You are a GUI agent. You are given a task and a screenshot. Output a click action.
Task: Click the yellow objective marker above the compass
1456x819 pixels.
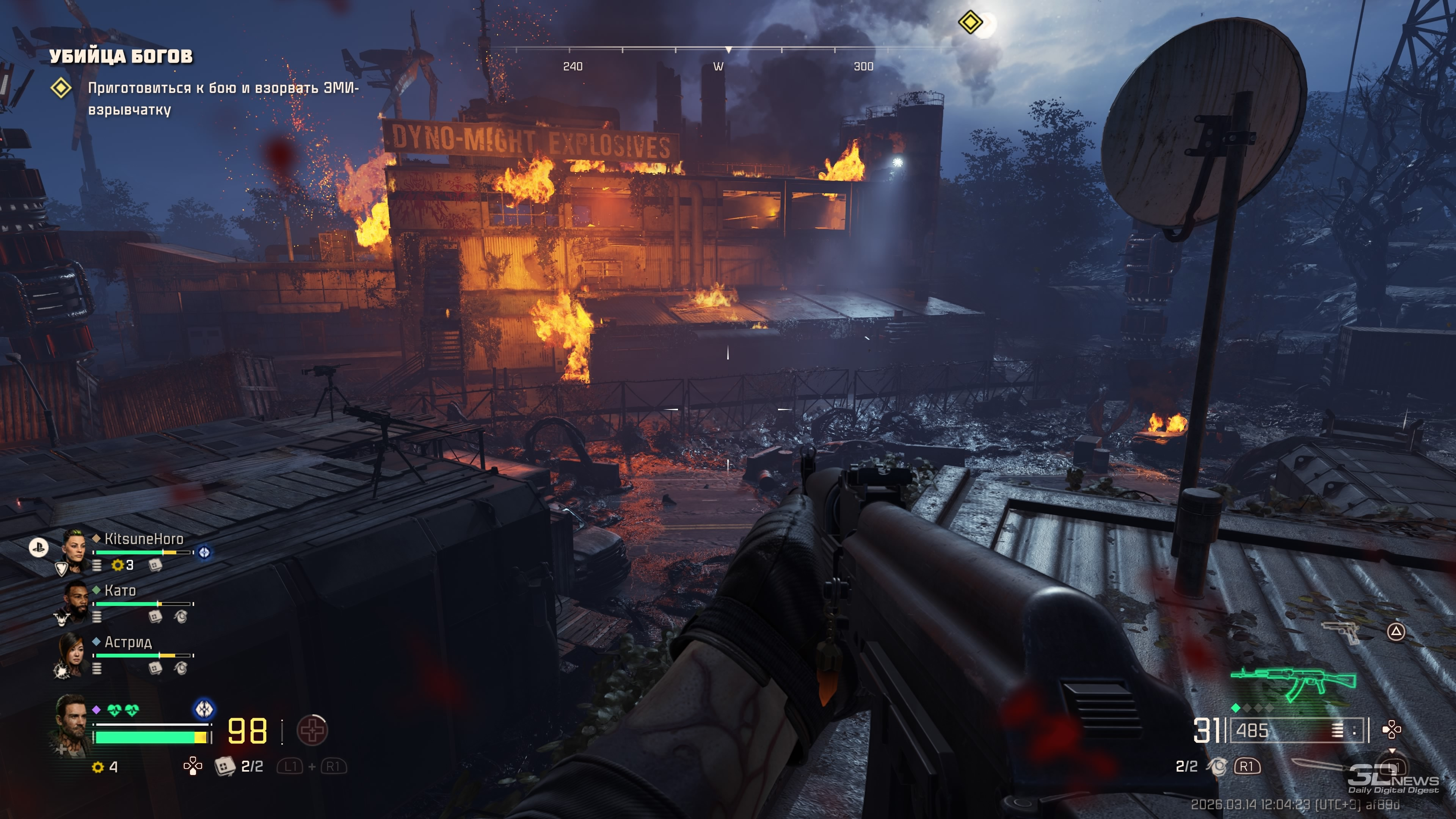(970, 22)
